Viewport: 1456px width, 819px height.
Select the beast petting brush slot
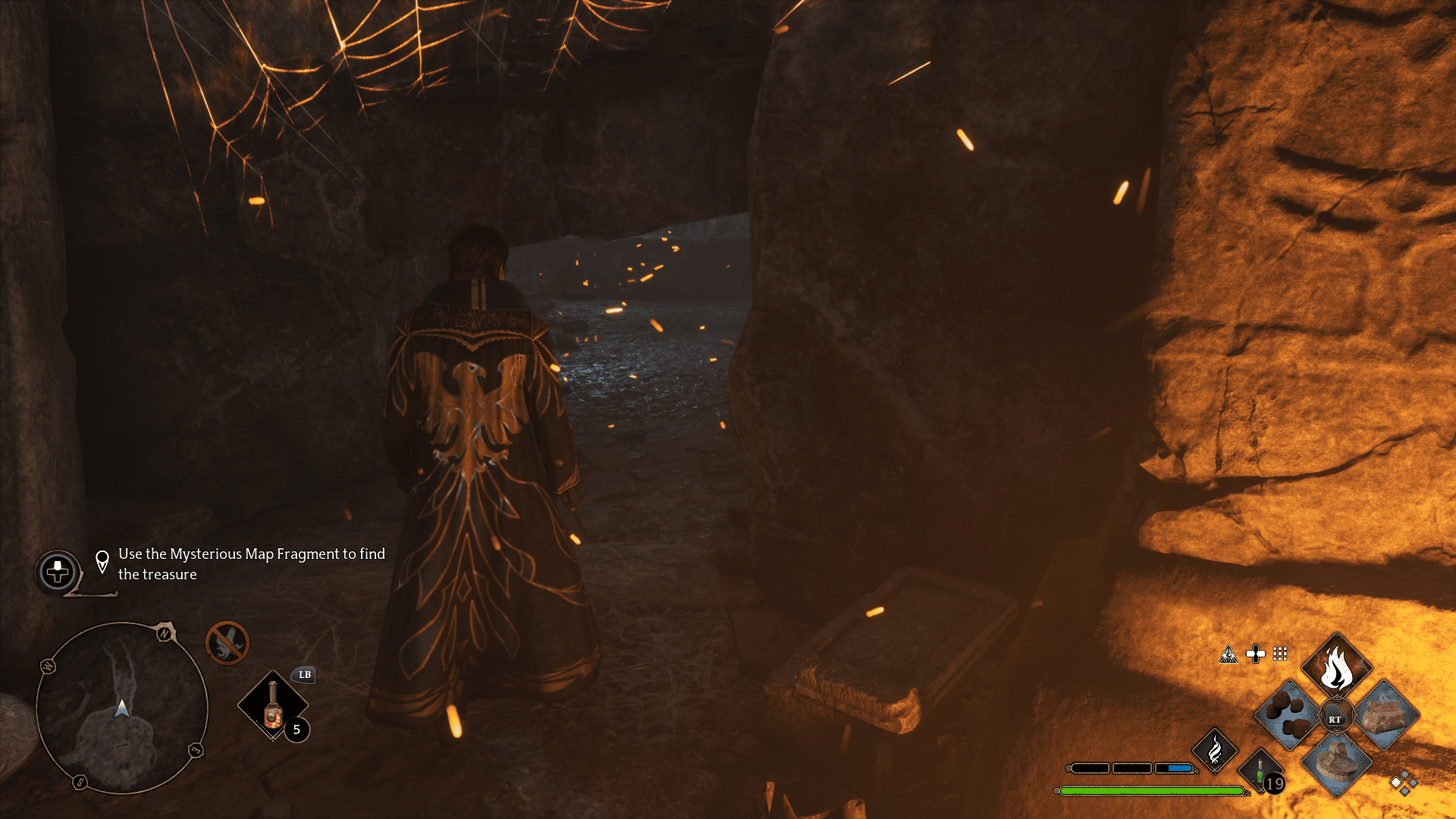1336,761
